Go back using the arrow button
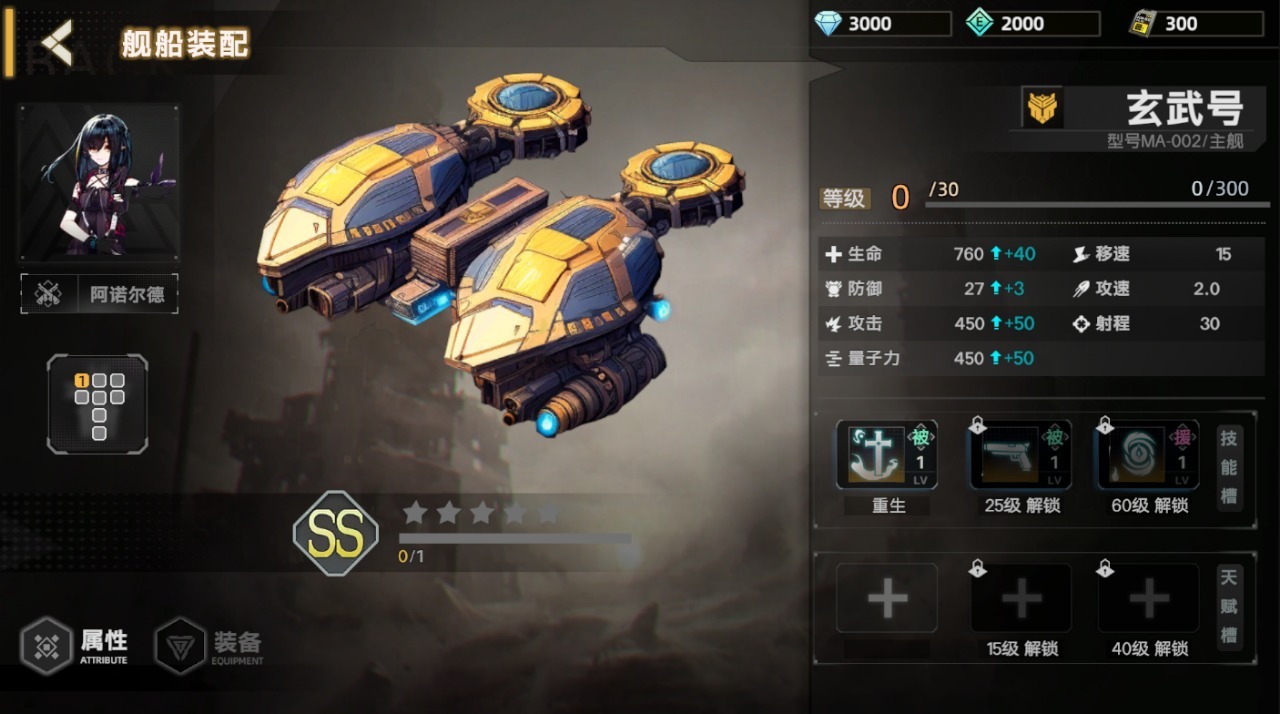This screenshot has width=1280, height=714. 57,42
